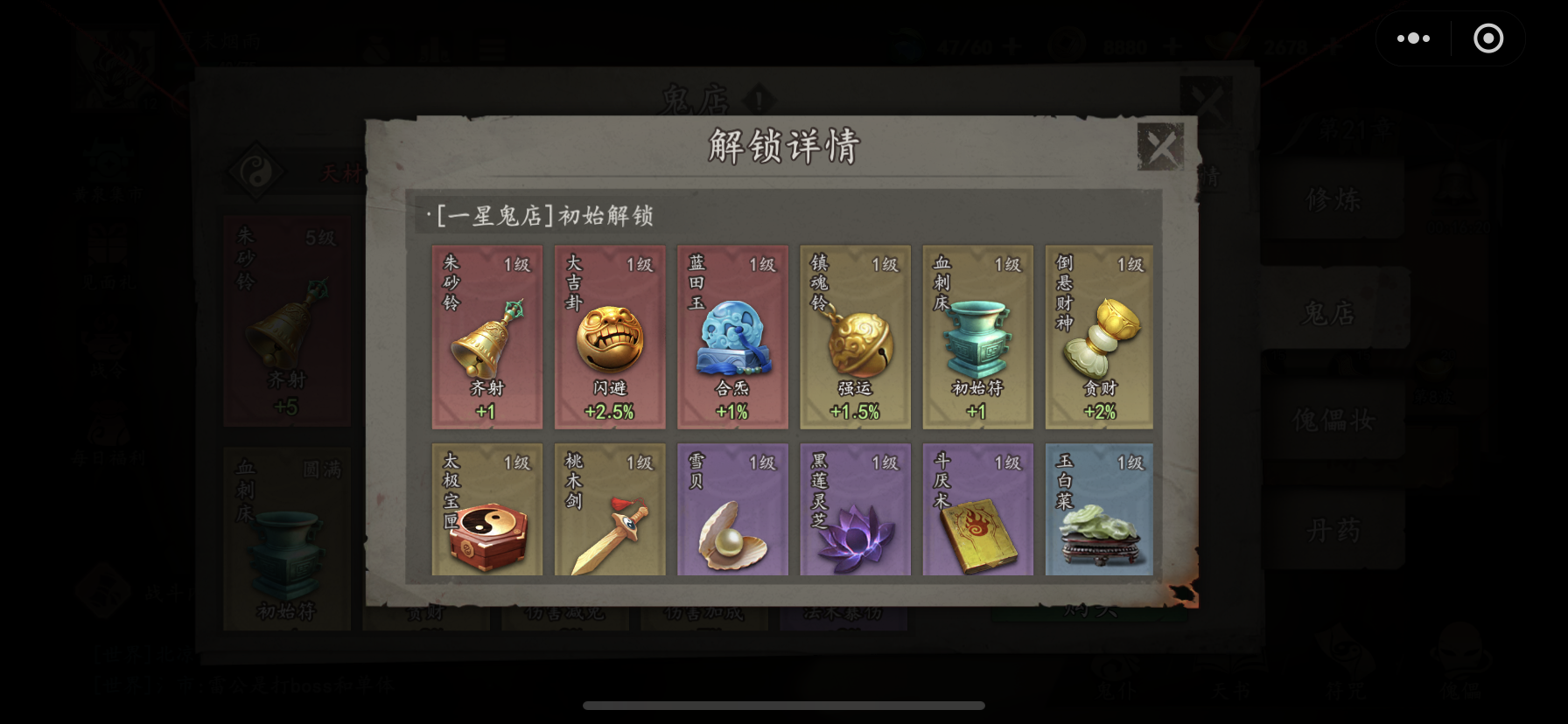Select the 雪贝 pearl shell card
Image resolution: width=1568 pixels, height=724 pixels.
[732, 510]
